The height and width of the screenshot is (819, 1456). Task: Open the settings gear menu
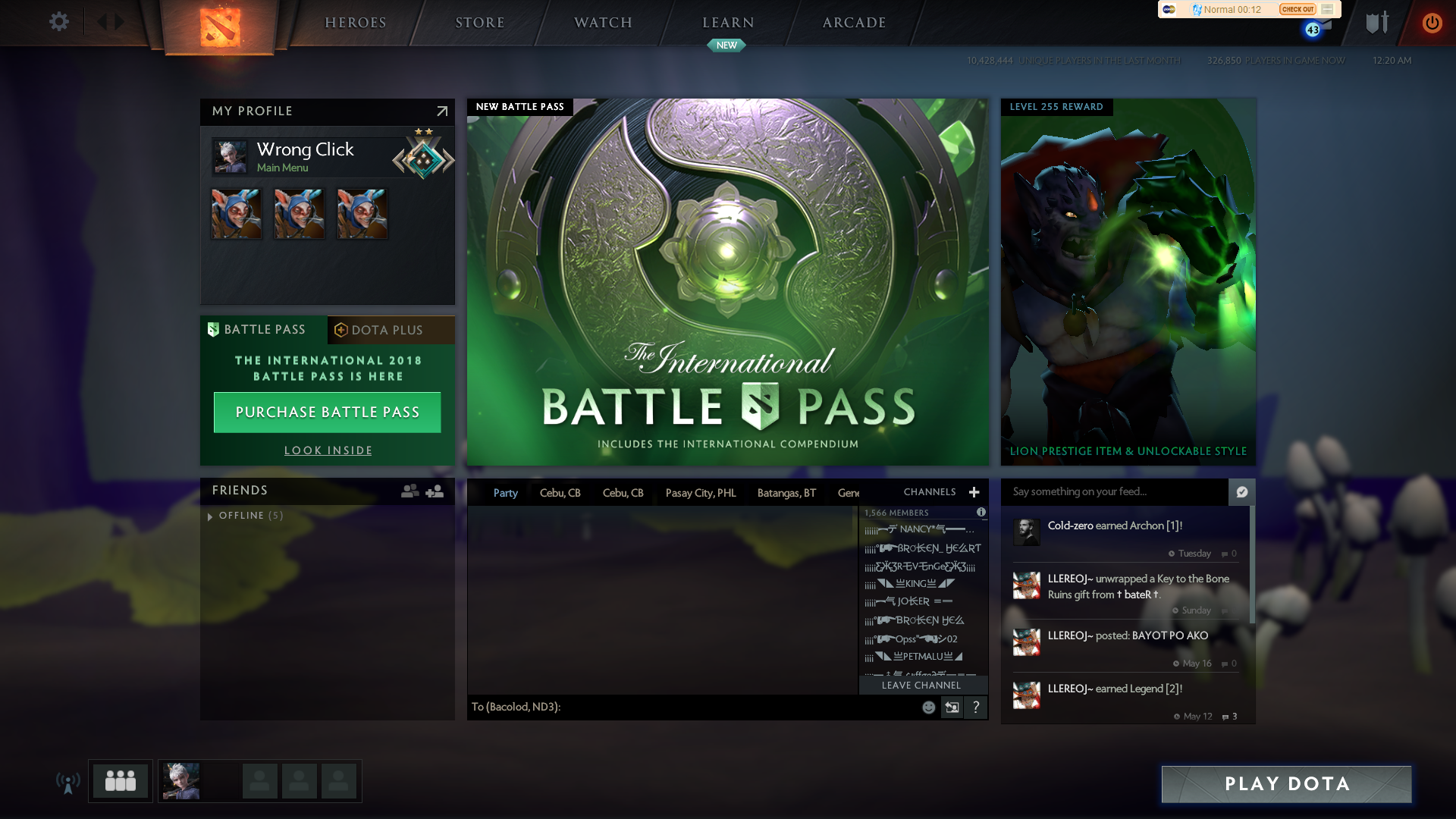(x=59, y=22)
